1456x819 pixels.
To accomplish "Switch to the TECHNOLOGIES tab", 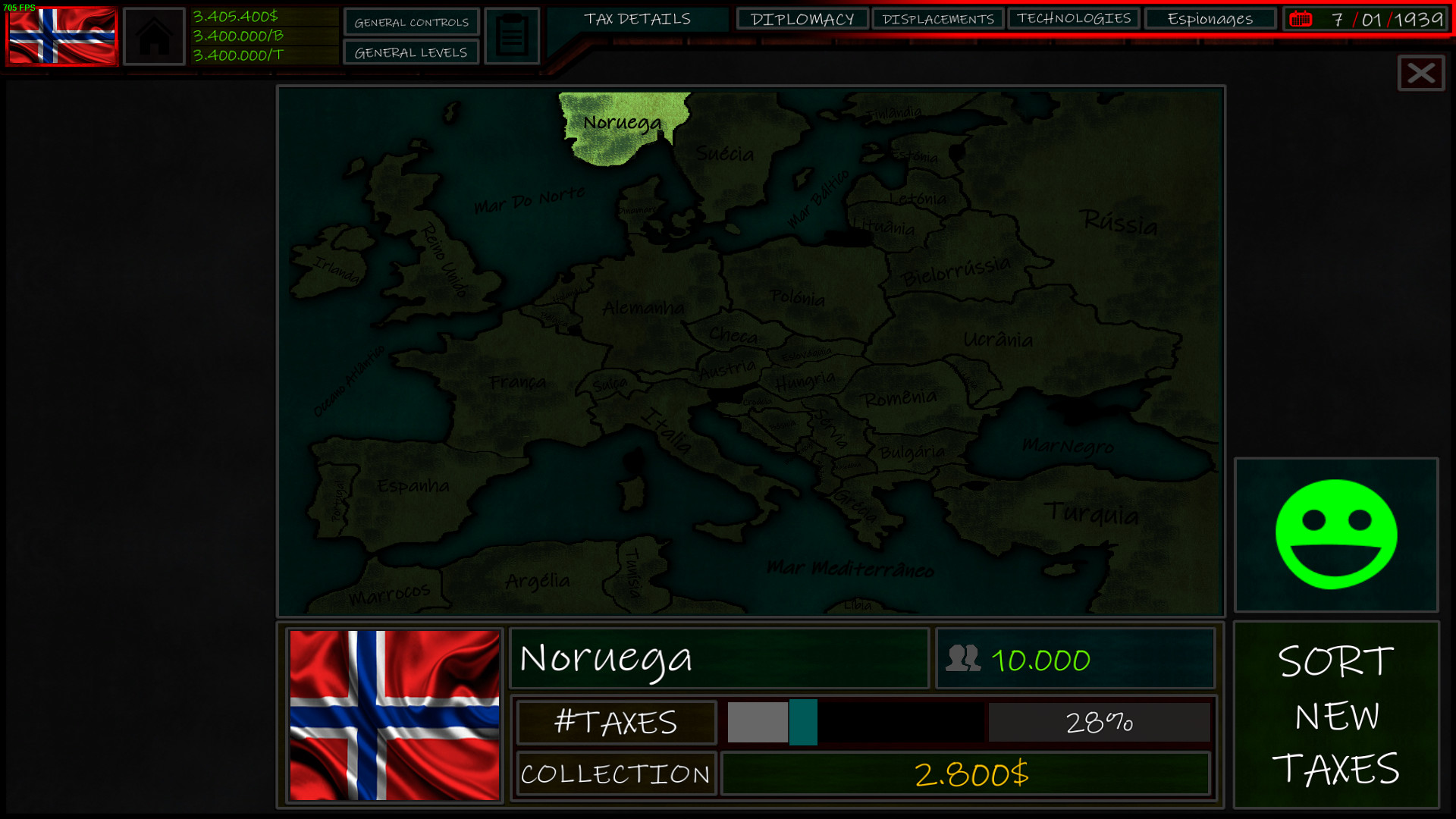I will point(1075,18).
